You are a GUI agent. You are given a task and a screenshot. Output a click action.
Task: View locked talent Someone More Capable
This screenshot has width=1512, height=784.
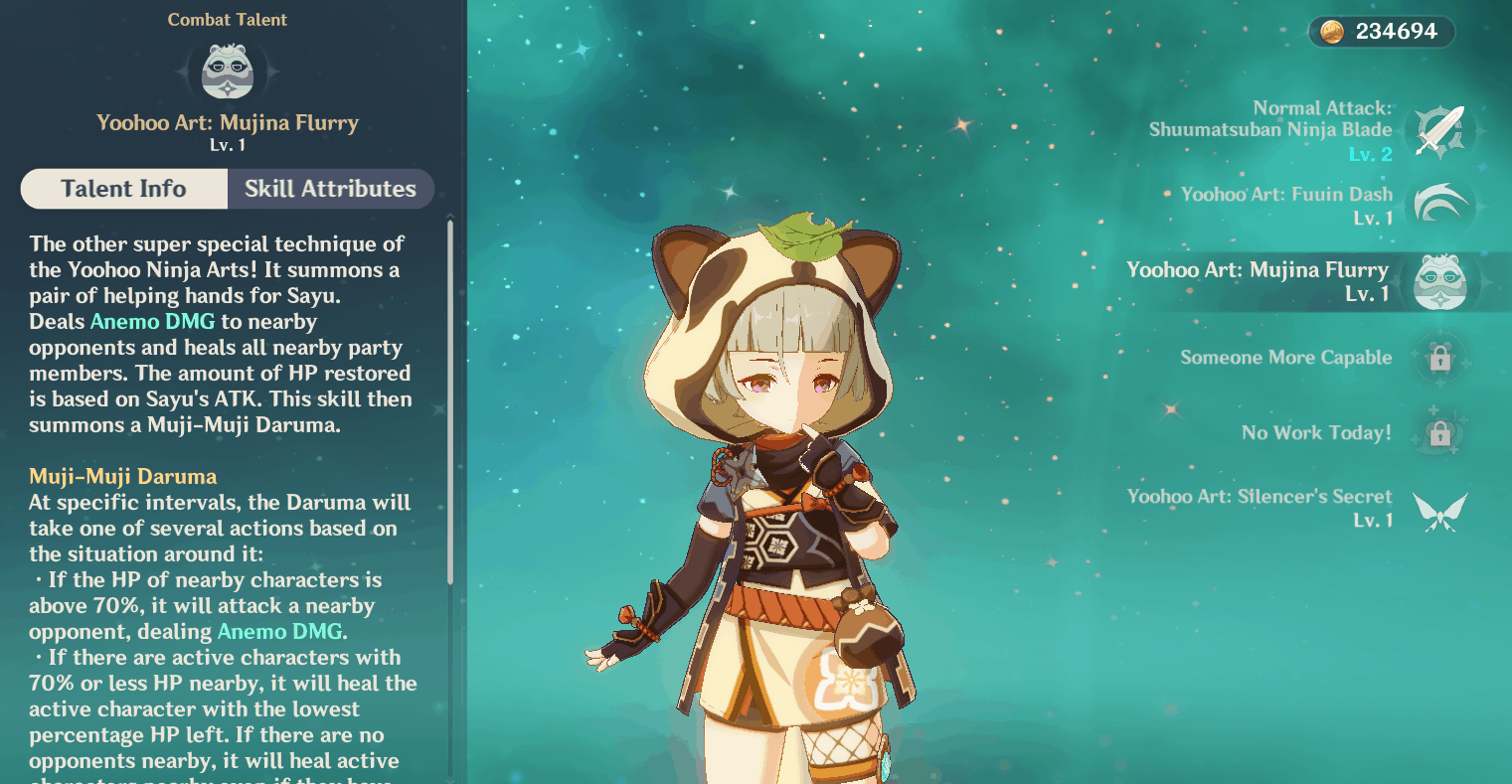[x=1438, y=358]
